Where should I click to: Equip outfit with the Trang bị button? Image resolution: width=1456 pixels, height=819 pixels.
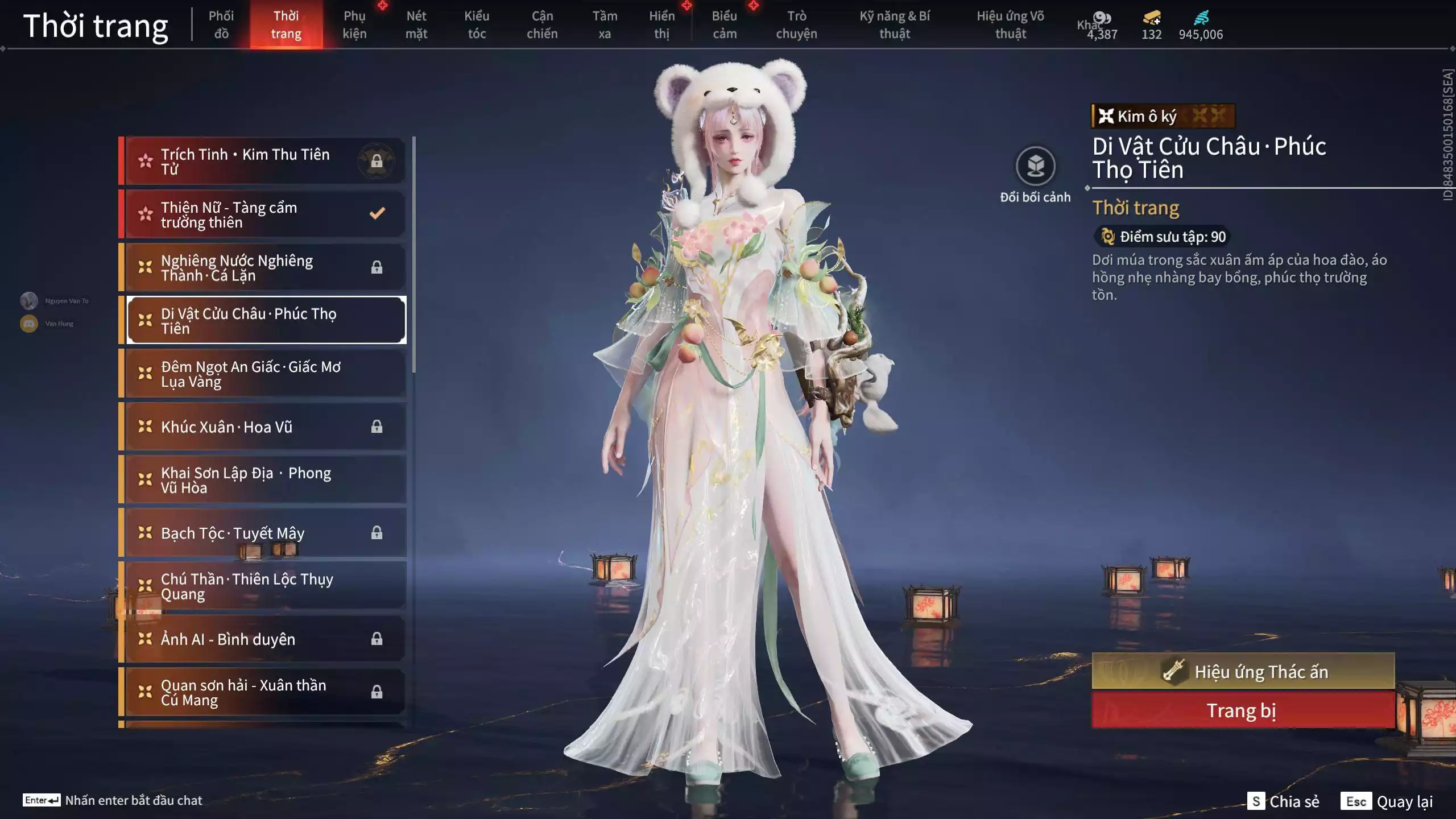(1243, 710)
